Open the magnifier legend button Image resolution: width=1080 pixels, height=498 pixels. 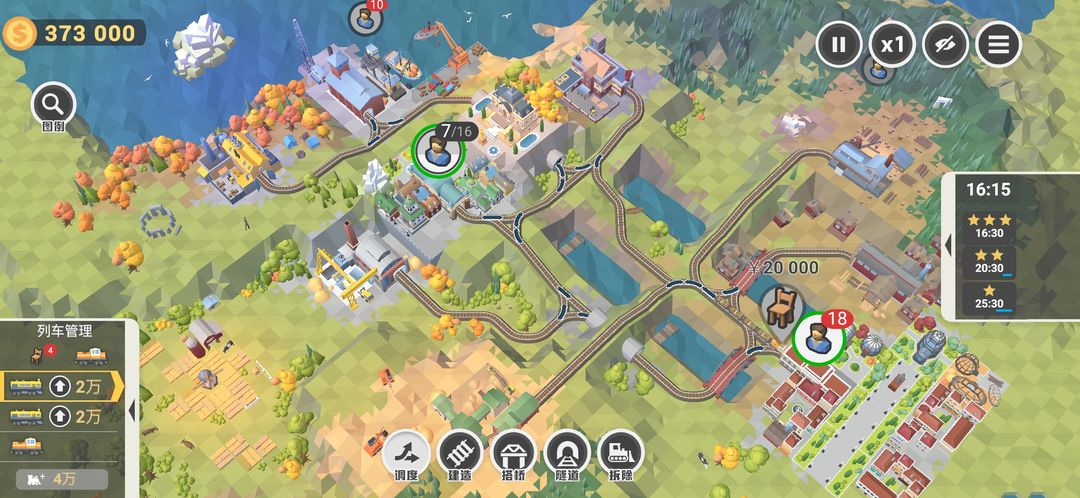pyautogui.click(x=53, y=104)
